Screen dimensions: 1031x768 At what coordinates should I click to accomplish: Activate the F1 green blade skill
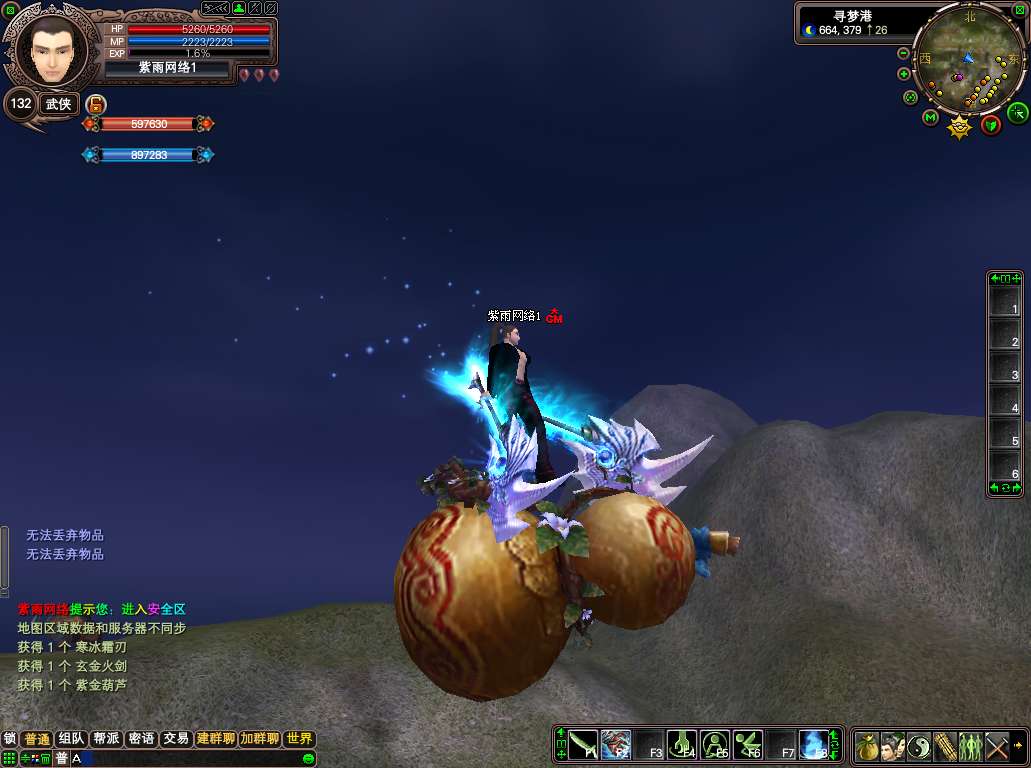tap(583, 745)
